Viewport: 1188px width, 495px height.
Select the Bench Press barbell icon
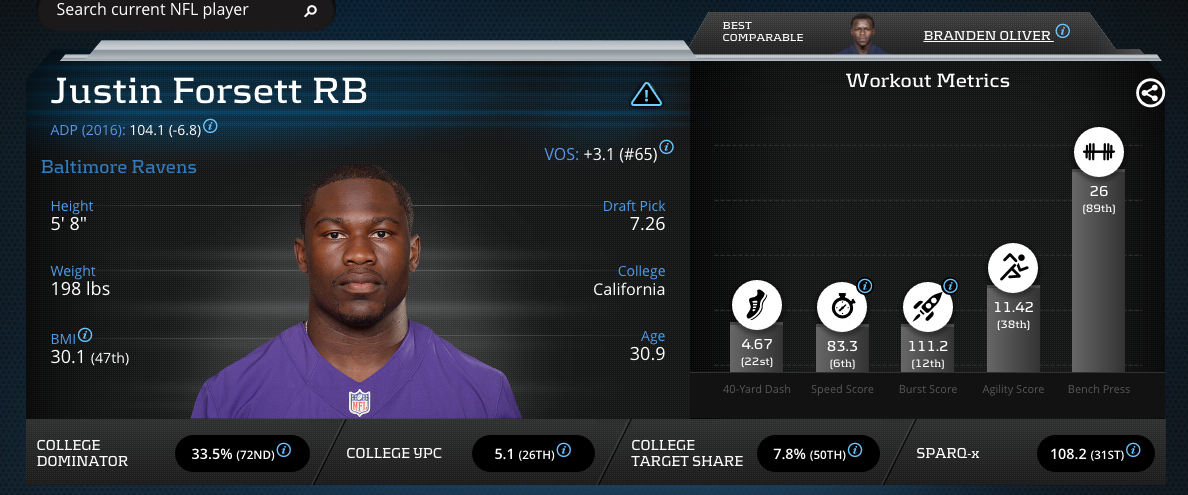pos(1099,153)
